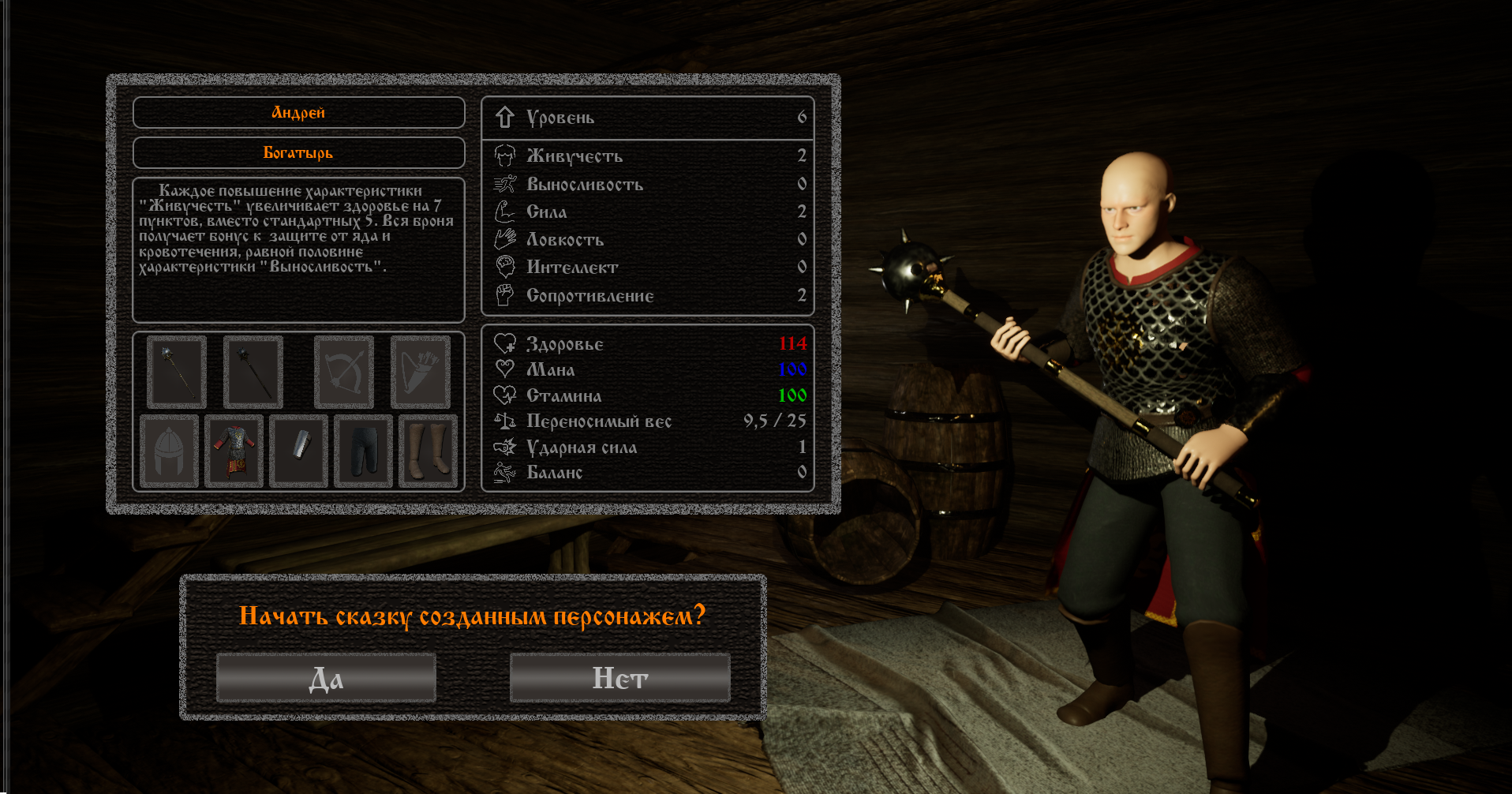Select the empty bow slot
The width and height of the screenshot is (1512, 794).
(343, 372)
